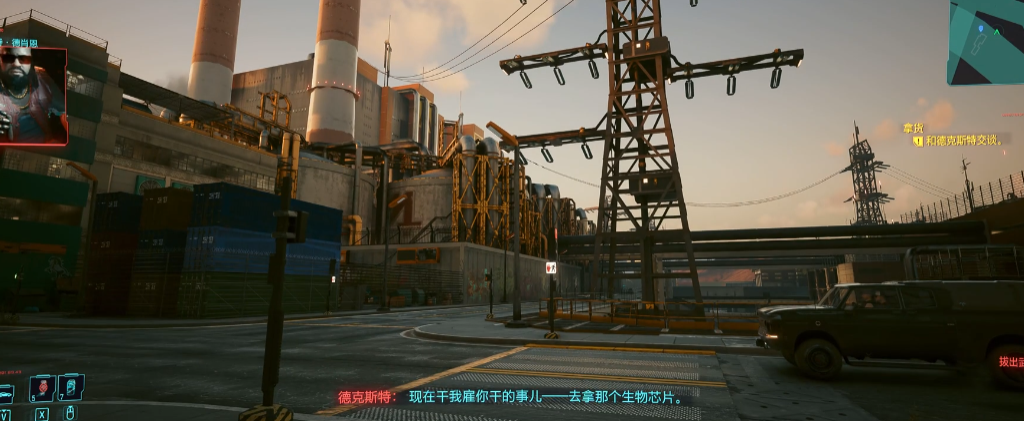Open the minimap in the corner
1024x422 pixels.
point(987,41)
